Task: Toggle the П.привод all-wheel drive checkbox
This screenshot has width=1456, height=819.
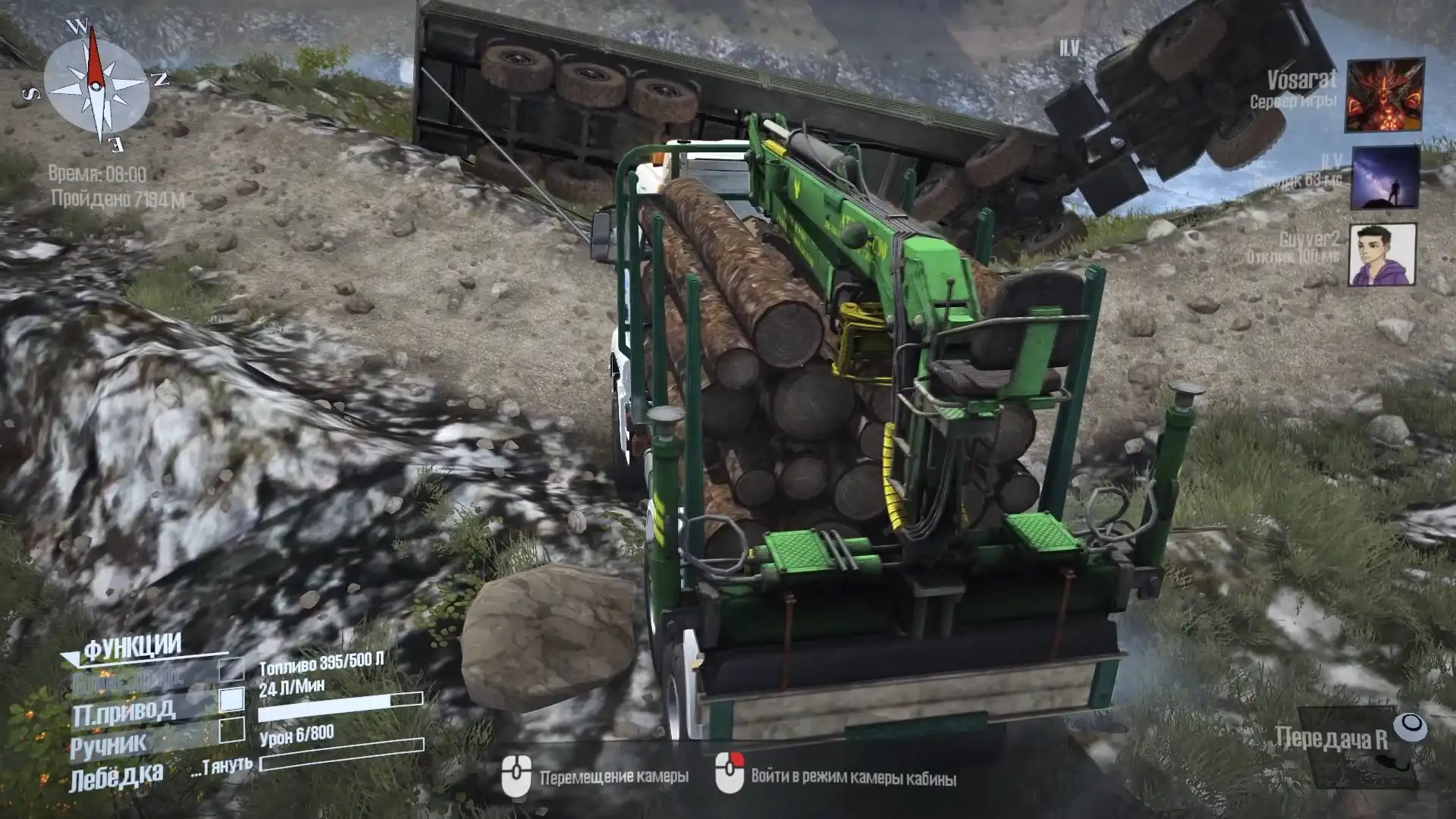Action: coord(231,699)
